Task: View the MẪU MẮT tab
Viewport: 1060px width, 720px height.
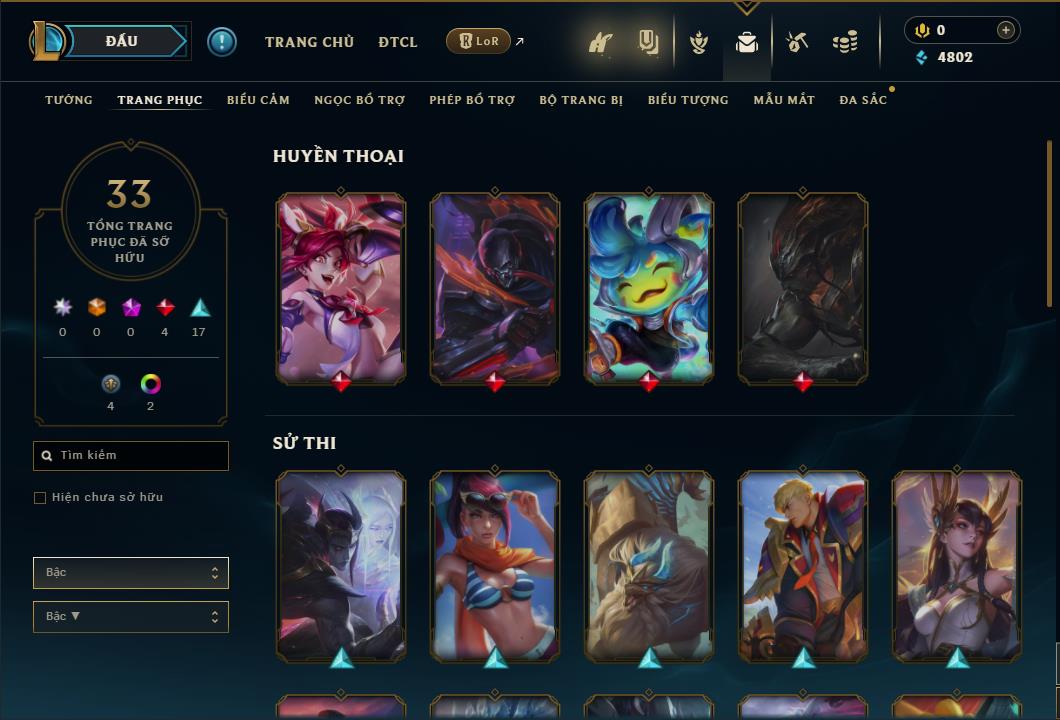Action: (x=784, y=100)
